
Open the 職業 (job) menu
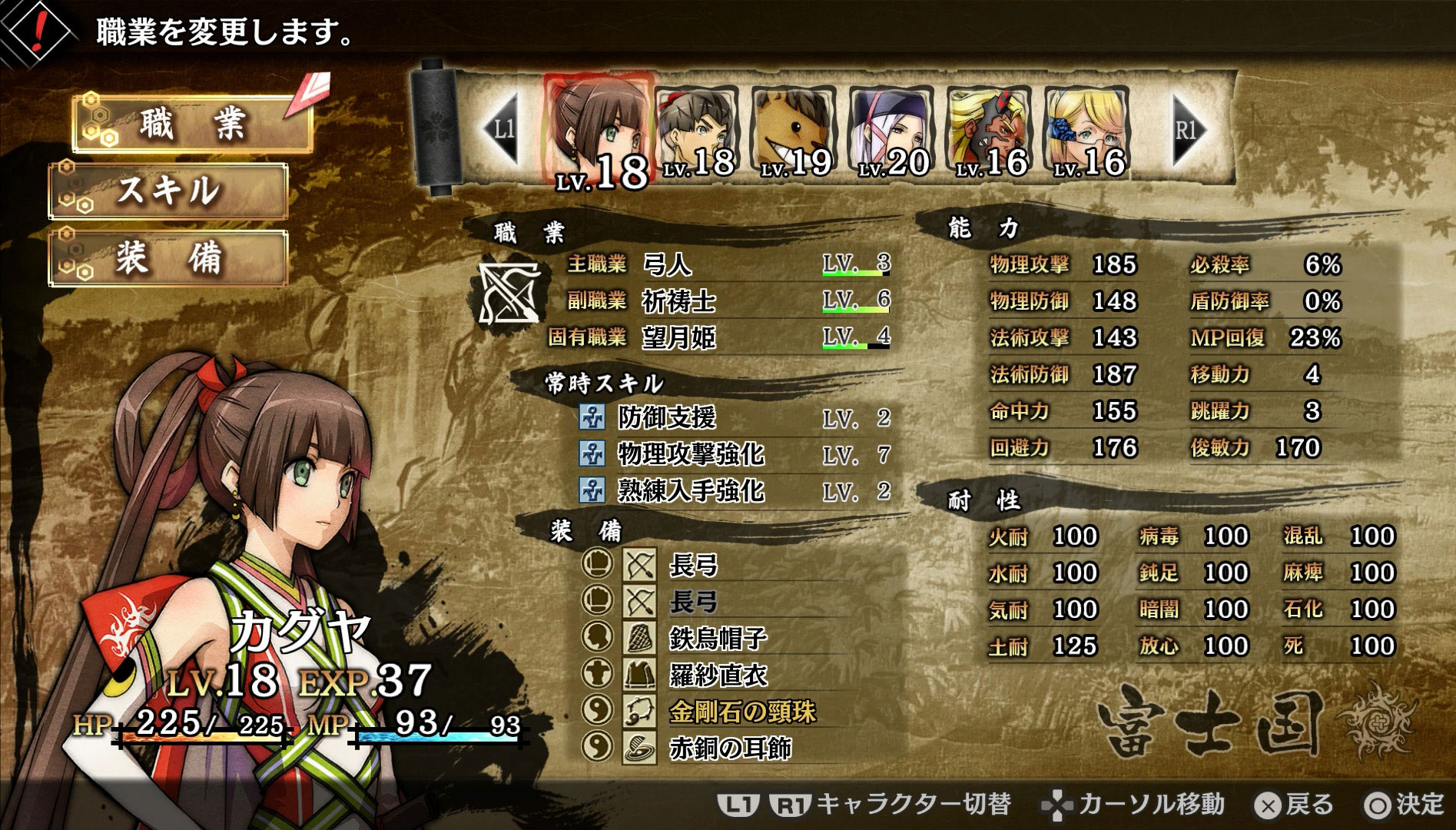pyautogui.click(x=192, y=123)
